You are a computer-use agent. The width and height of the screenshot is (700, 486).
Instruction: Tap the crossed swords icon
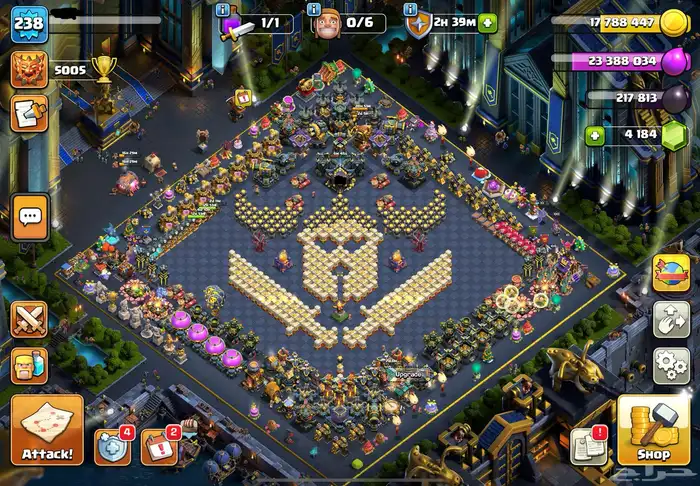(30, 319)
